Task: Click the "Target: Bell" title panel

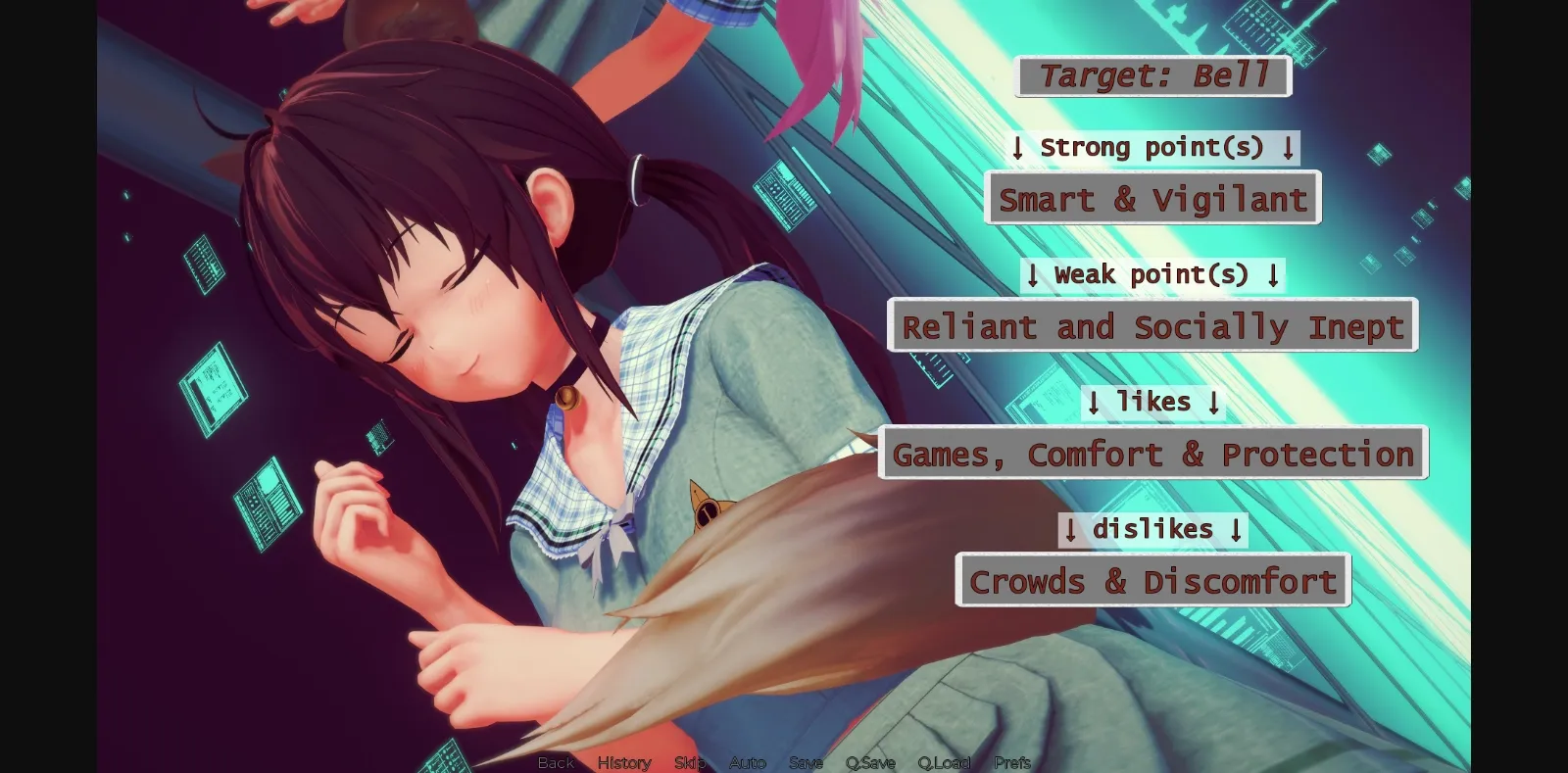Action: point(1152,74)
